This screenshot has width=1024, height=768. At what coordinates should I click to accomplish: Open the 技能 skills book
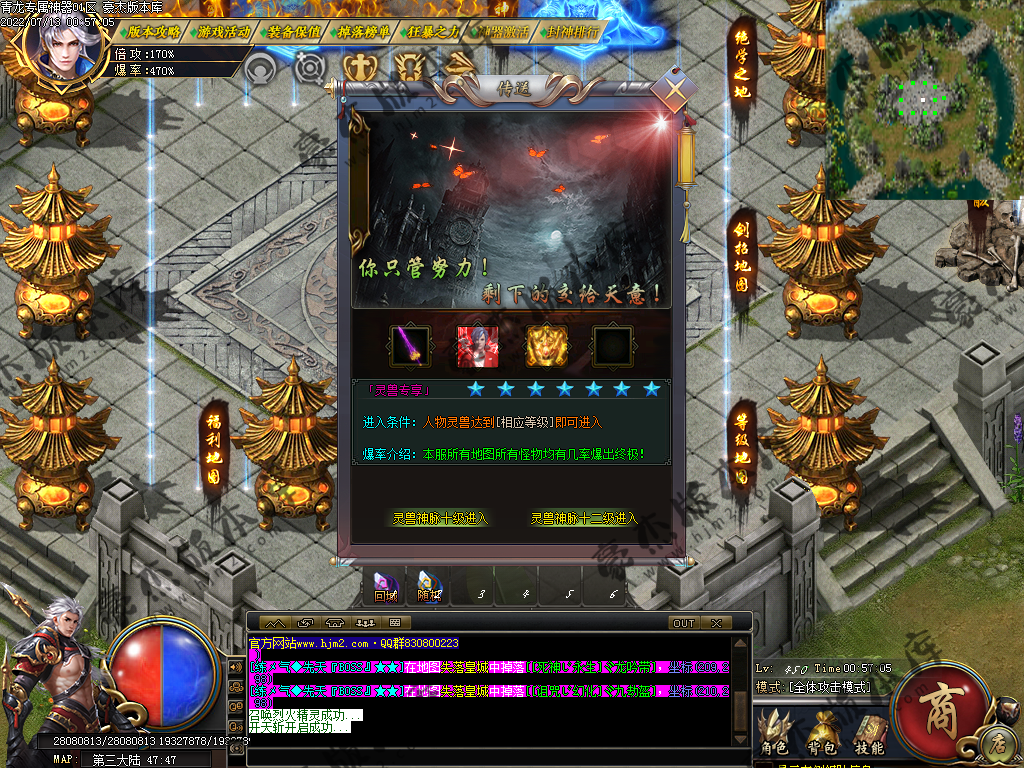click(x=869, y=733)
